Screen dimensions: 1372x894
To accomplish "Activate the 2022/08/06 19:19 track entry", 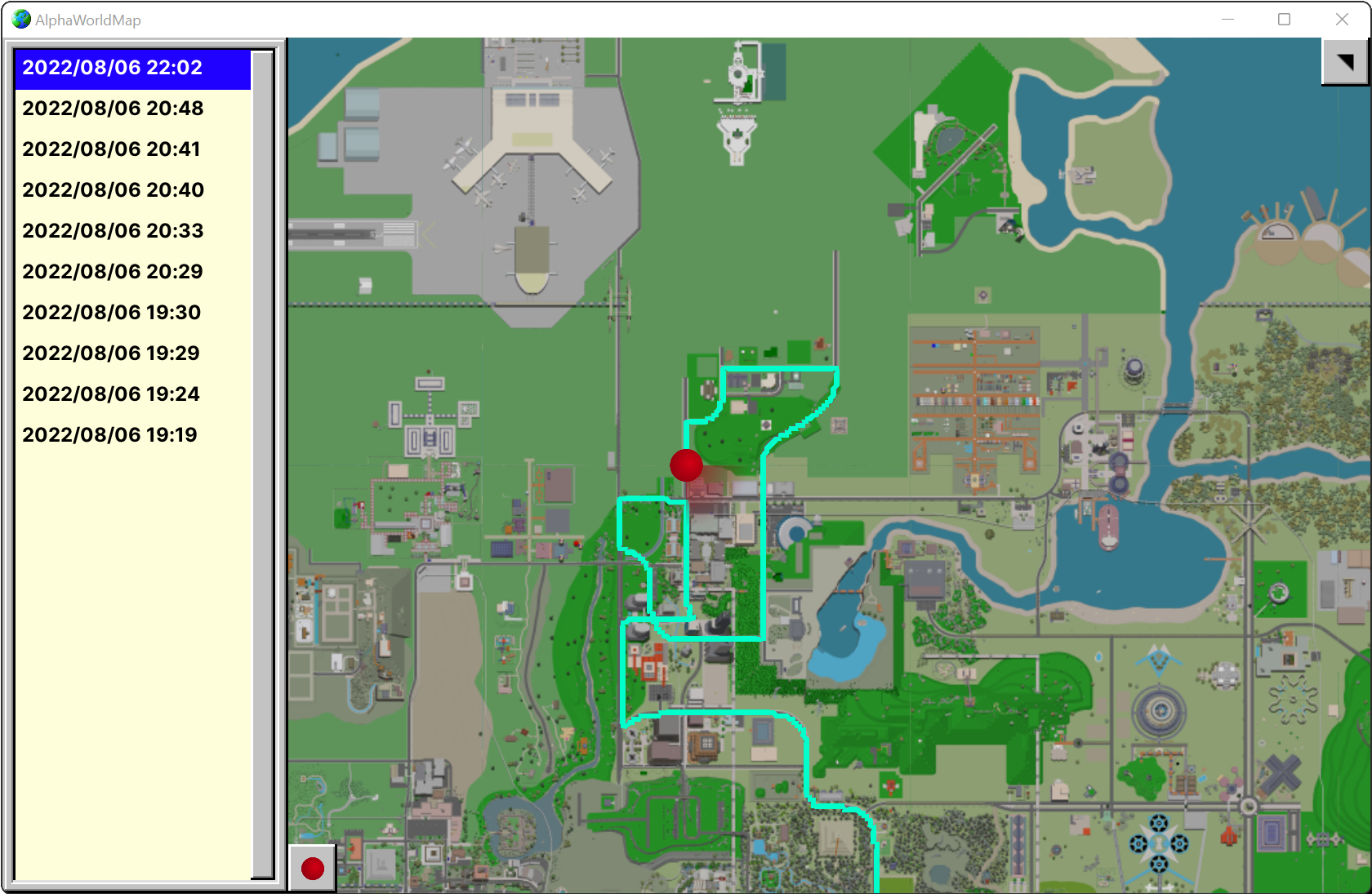I will pyautogui.click(x=109, y=434).
